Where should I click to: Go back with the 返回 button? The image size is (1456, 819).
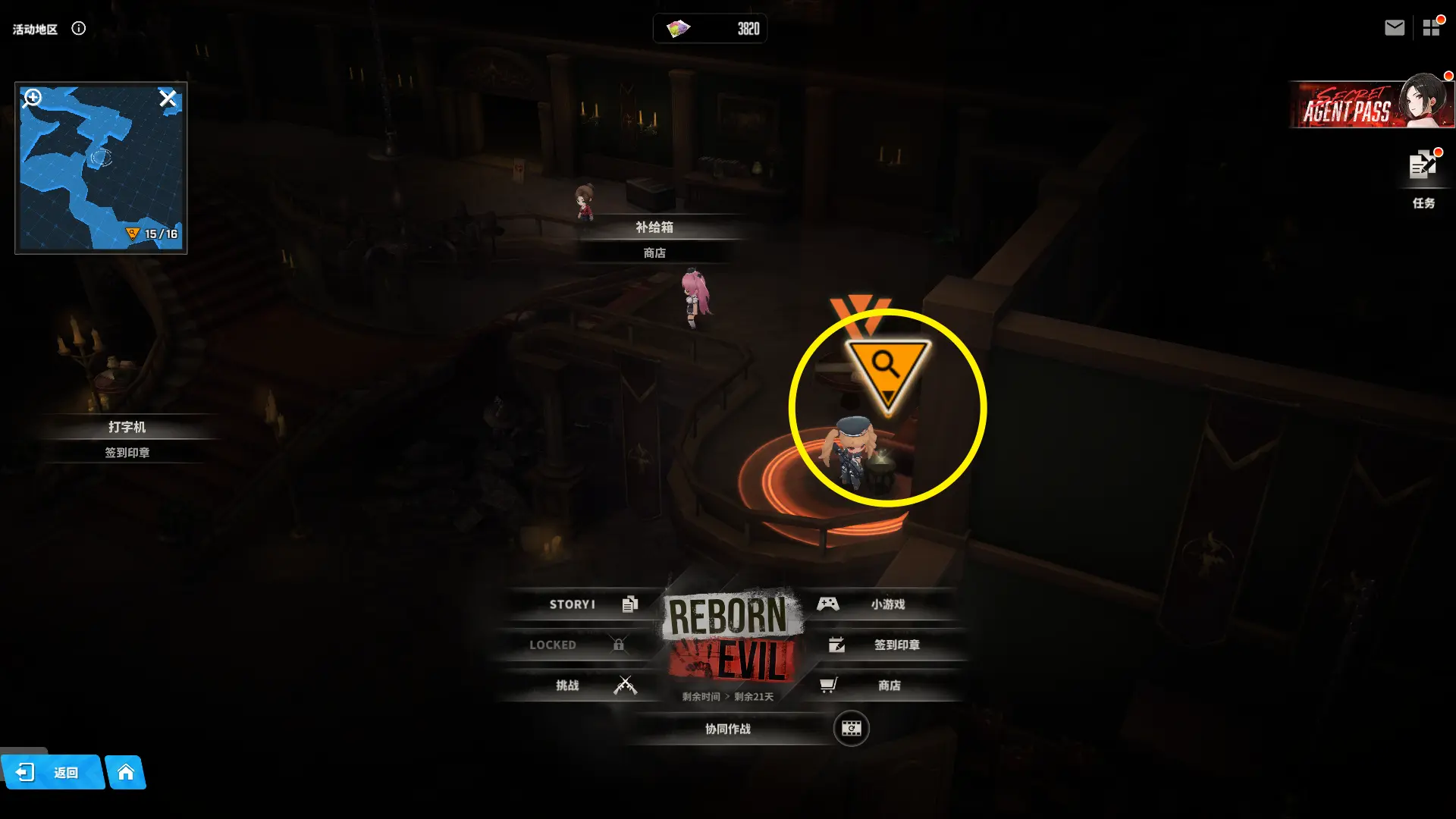pyautogui.click(x=52, y=773)
